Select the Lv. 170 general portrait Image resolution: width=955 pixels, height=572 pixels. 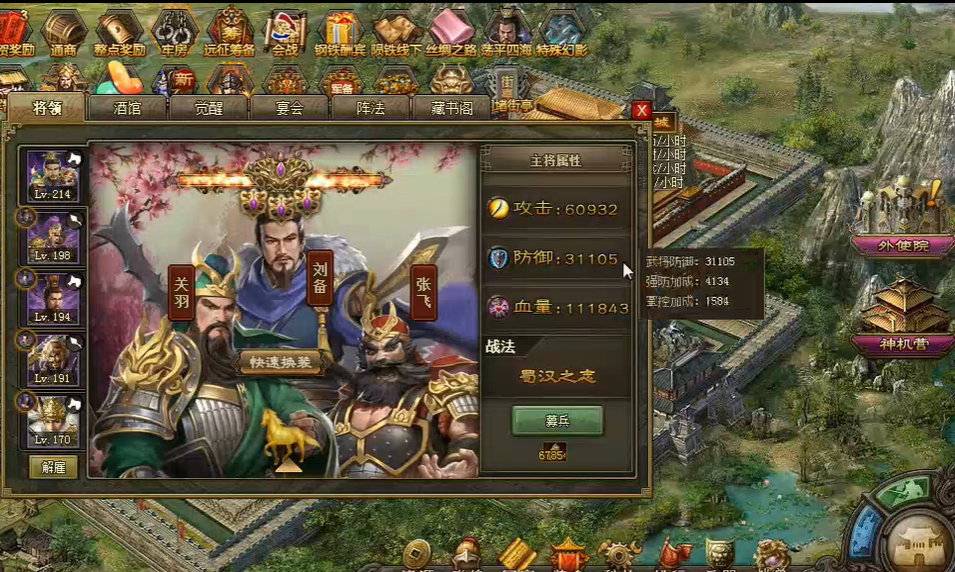[53, 418]
